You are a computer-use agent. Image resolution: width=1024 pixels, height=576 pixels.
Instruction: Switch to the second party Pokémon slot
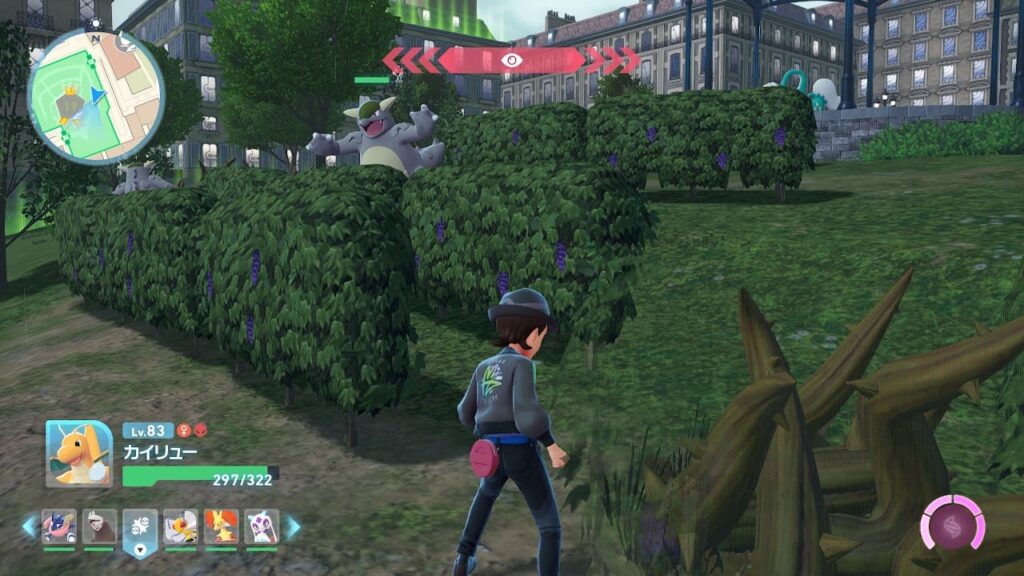click(99, 526)
